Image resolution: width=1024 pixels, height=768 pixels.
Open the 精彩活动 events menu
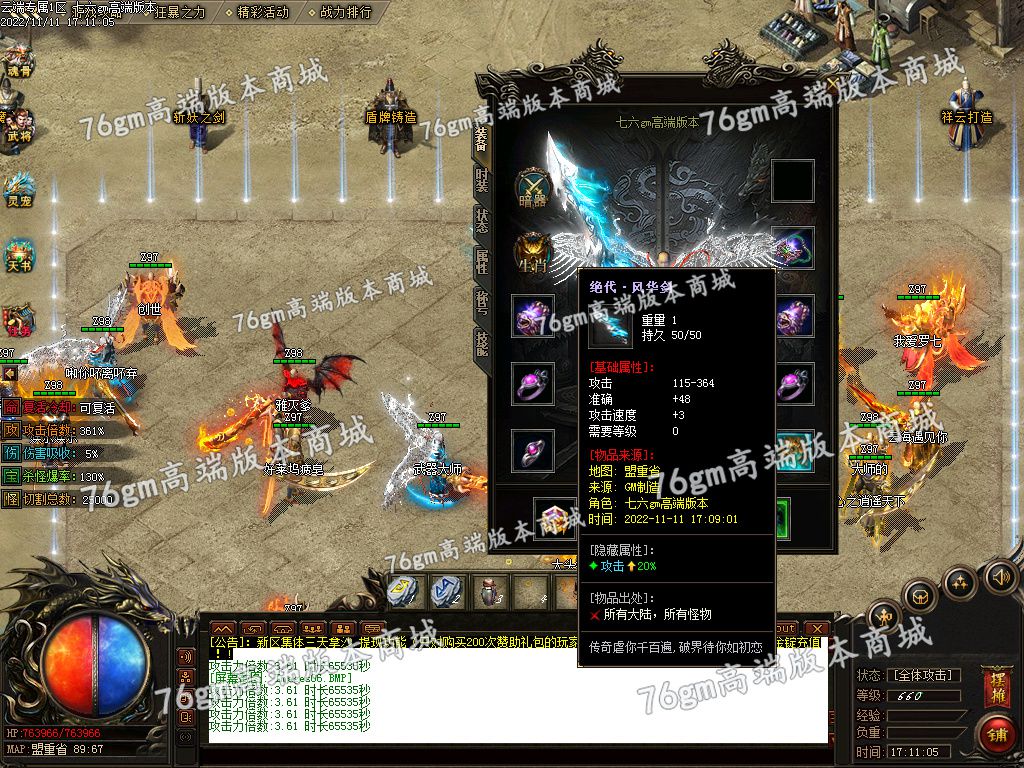pos(263,12)
